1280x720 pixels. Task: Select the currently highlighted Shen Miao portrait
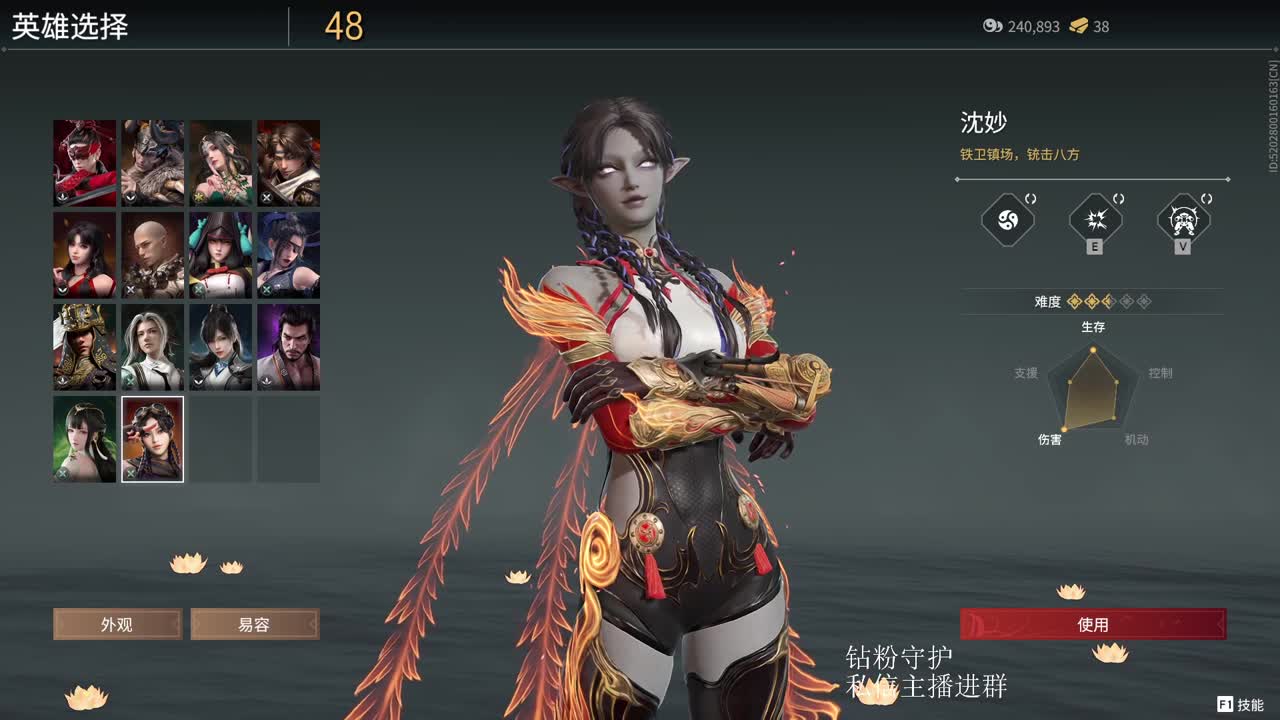click(x=151, y=438)
